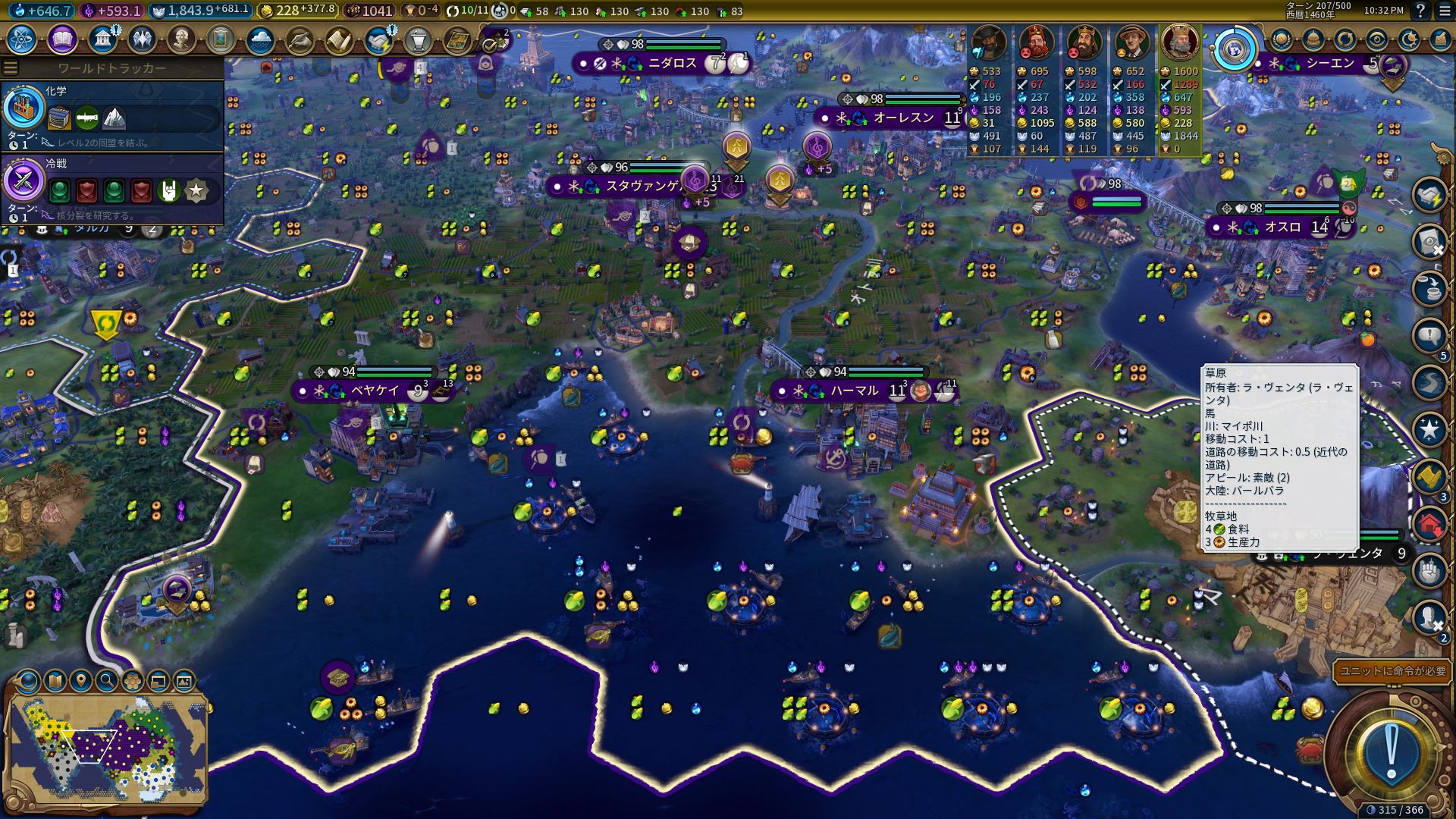The height and width of the screenshot is (819, 1456).
Task: Open the minimap map pin tool
Action: point(80,680)
